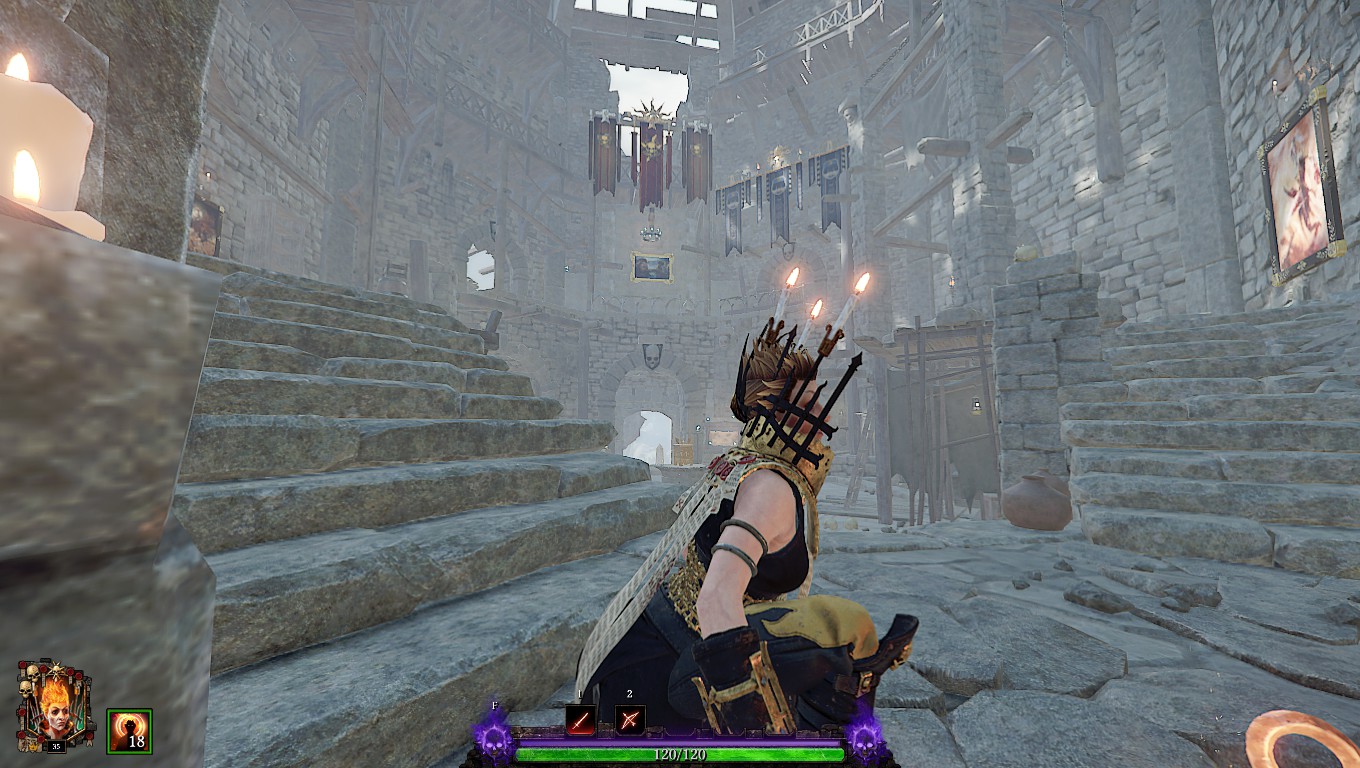Select the melee sword weapon slot

581,720
